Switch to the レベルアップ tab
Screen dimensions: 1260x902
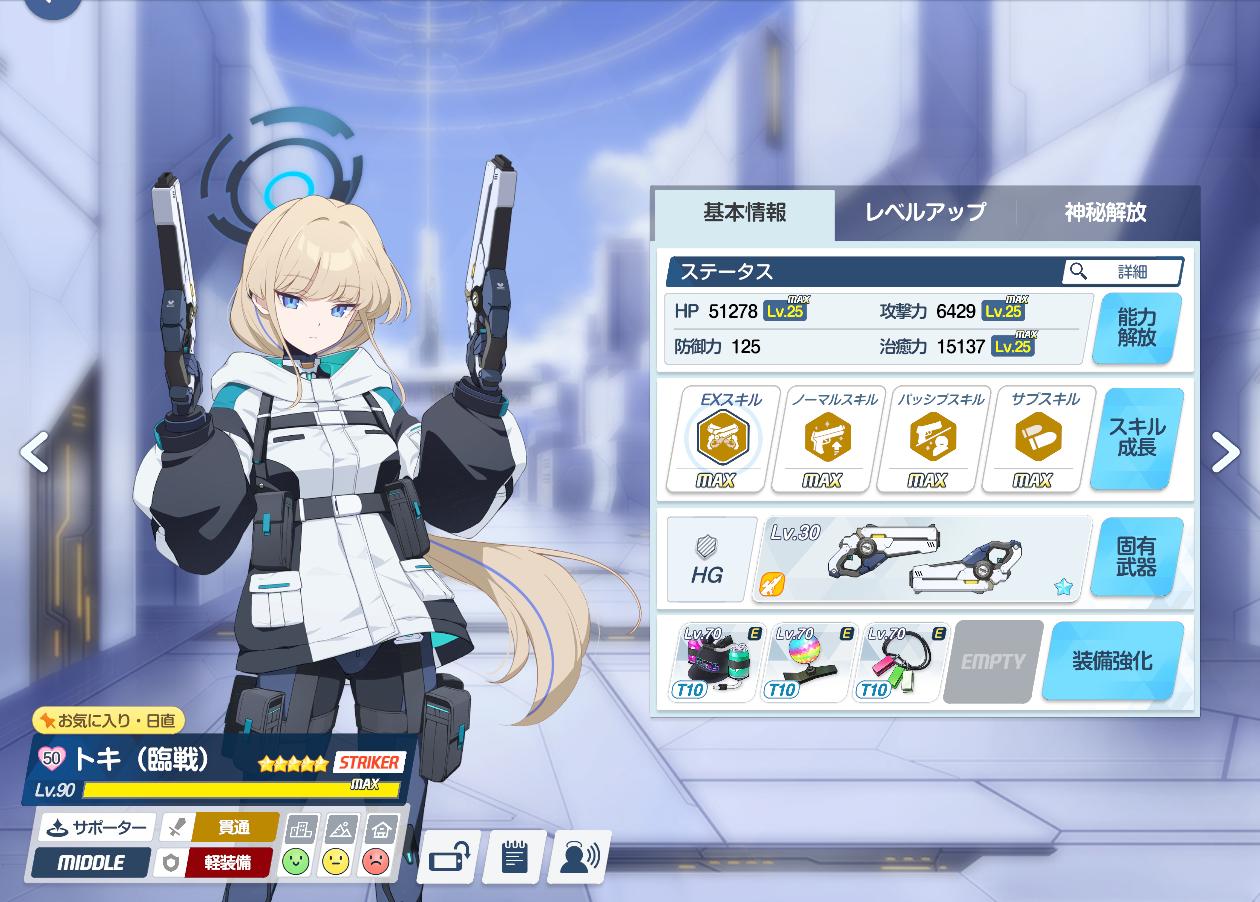tap(925, 213)
